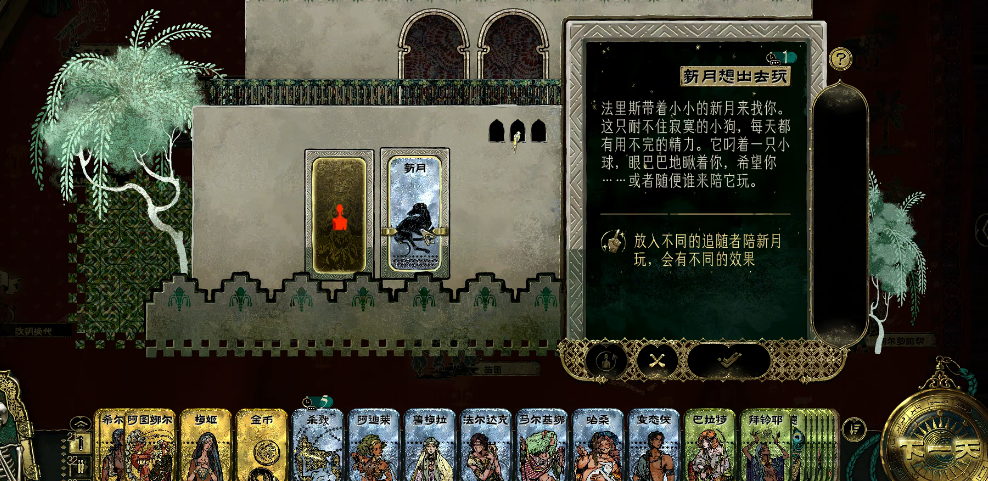Image resolution: width=988 pixels, height=481 pixels.
Task: Select the 马尔基娜 follower card
Action: pyautogui.click(x=542, y=445)
